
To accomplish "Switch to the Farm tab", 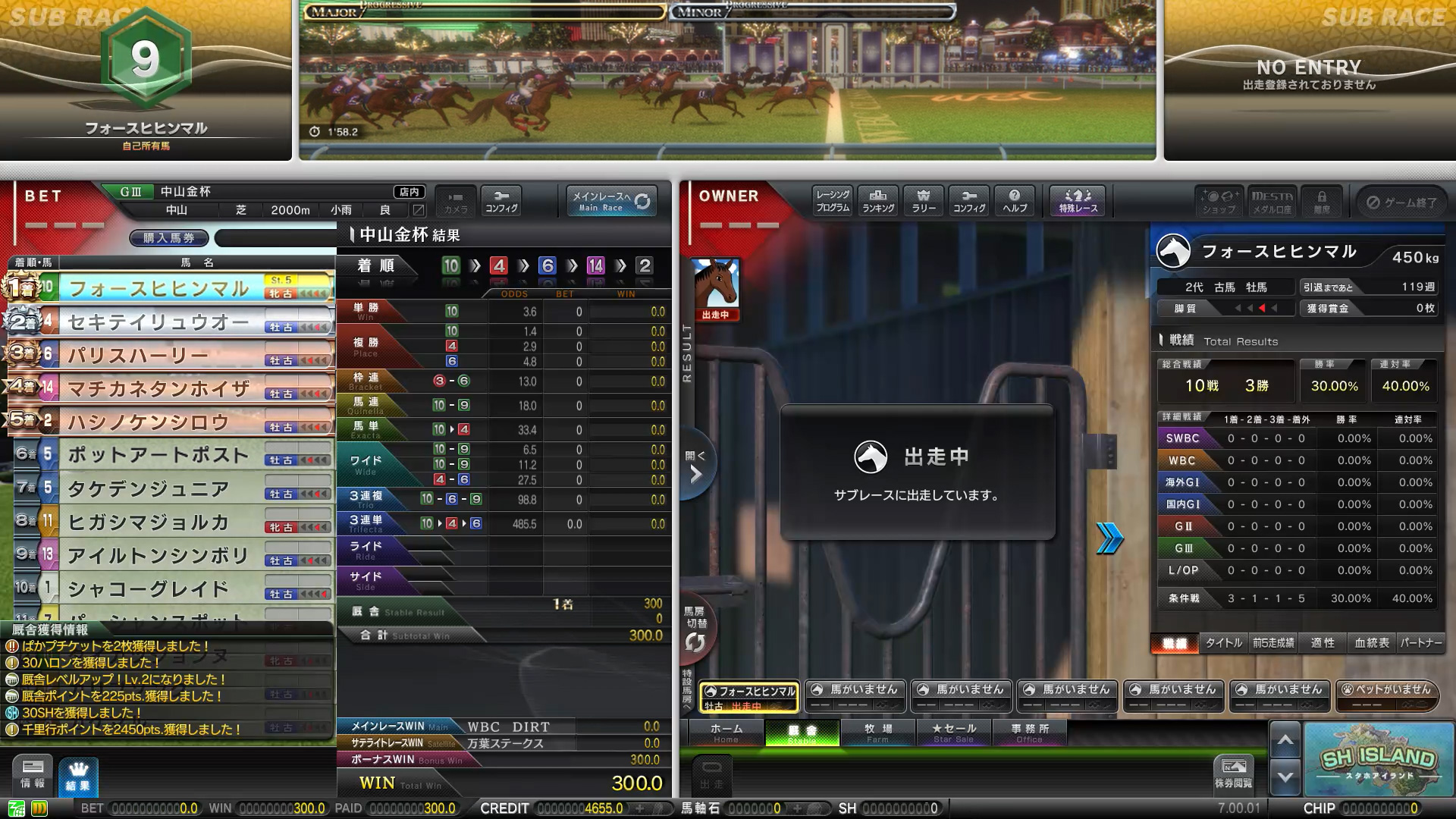I will (x=877, y=733).
